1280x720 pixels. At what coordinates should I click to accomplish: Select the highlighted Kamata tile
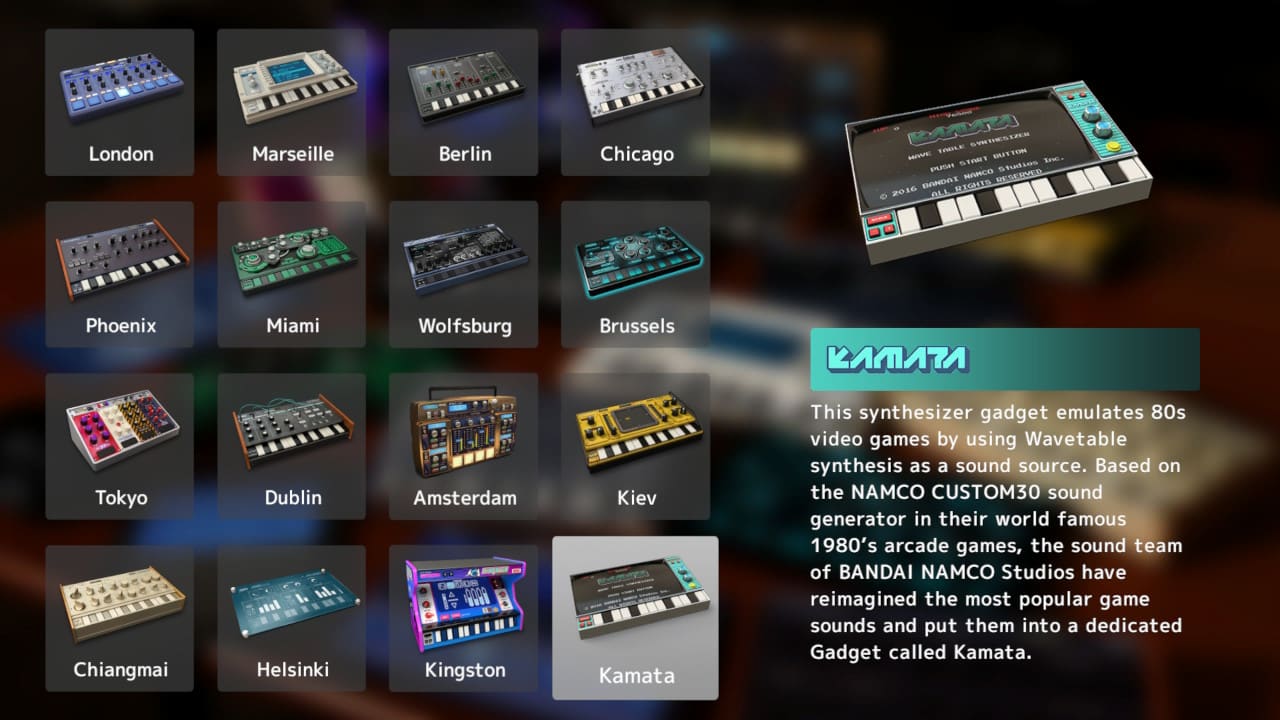pos(635,616)
